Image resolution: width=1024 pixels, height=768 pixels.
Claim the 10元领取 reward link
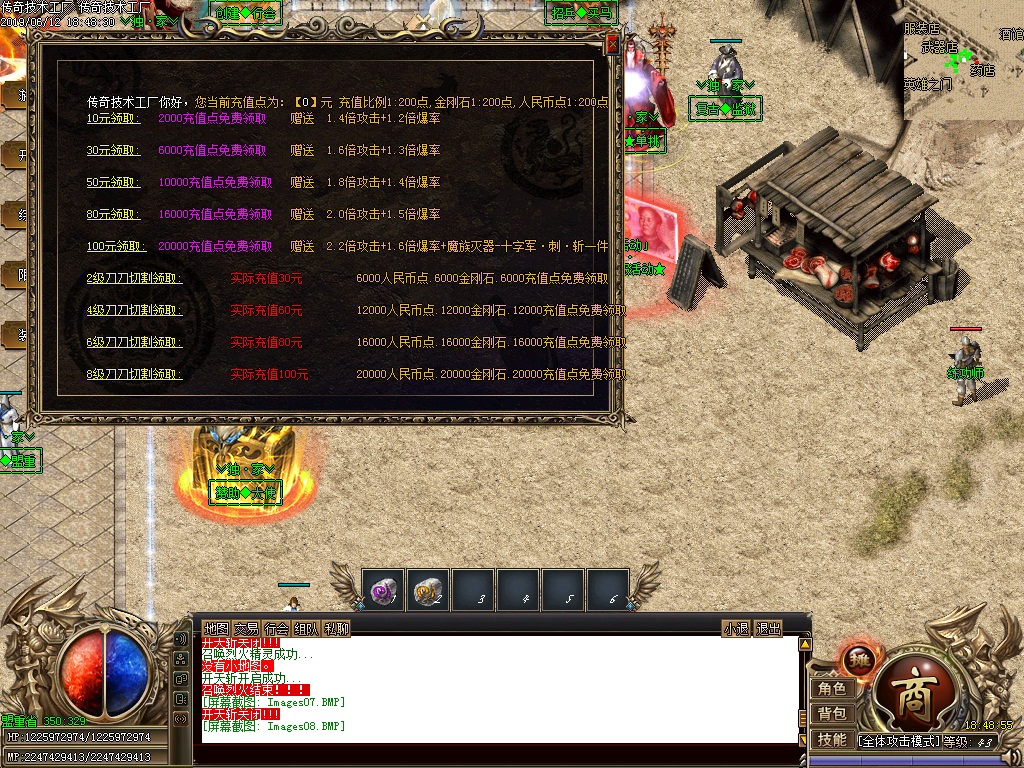click(115, 118)
